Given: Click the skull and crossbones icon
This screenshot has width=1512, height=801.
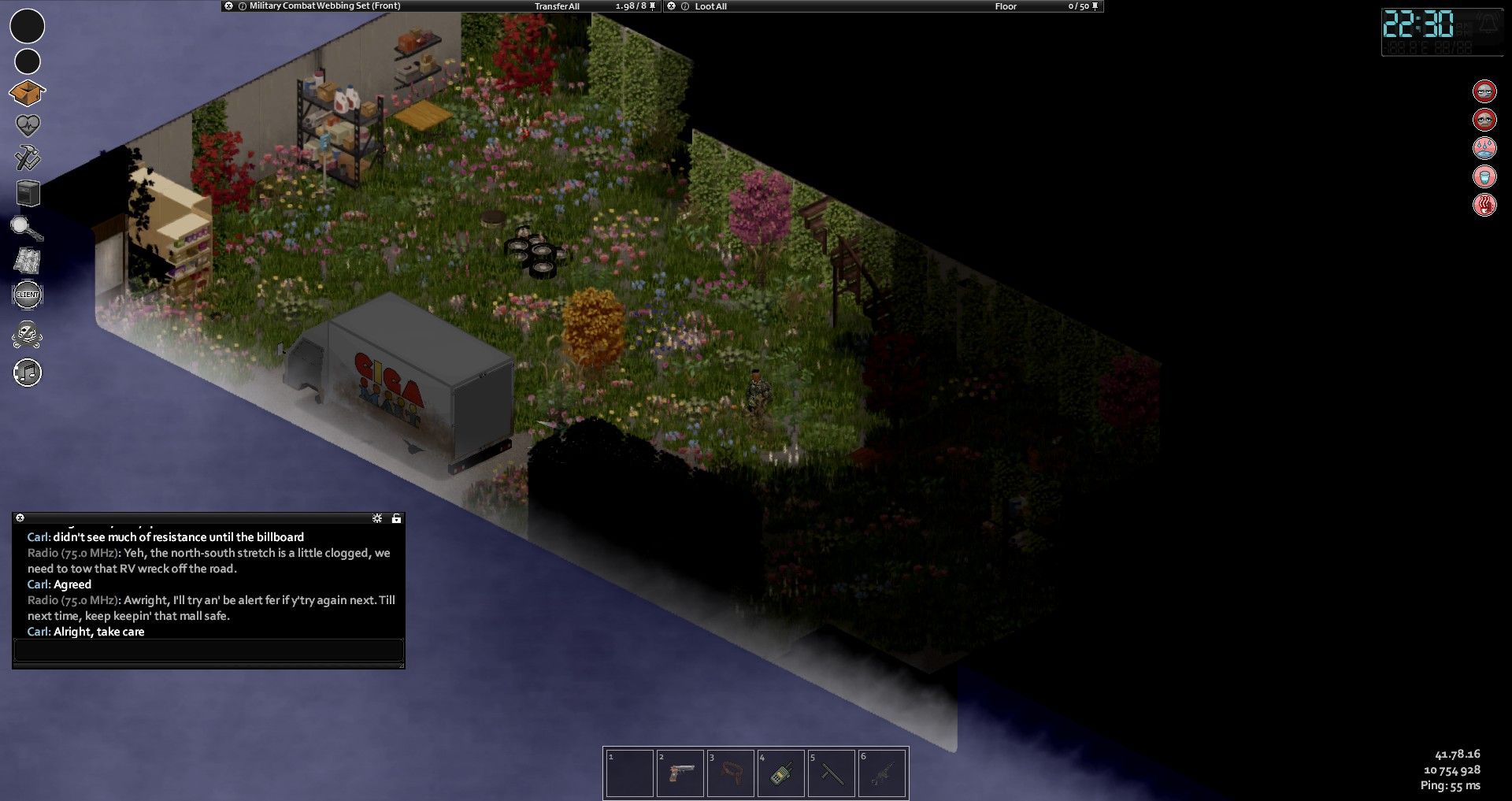Looking at the screenshot, I should point(28,335).
